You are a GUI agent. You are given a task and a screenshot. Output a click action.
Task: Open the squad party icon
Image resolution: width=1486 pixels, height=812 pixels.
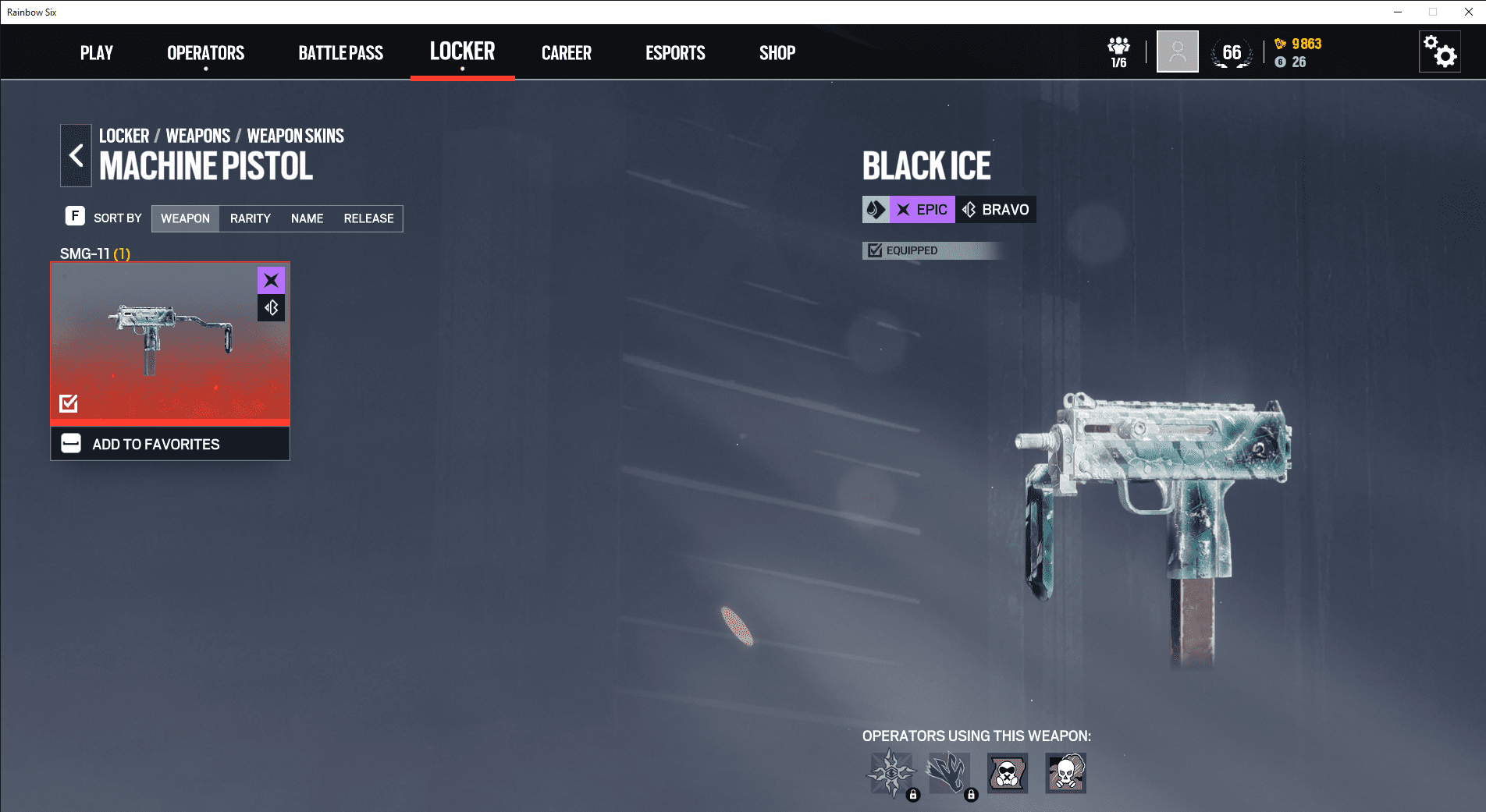[1118, 51]
